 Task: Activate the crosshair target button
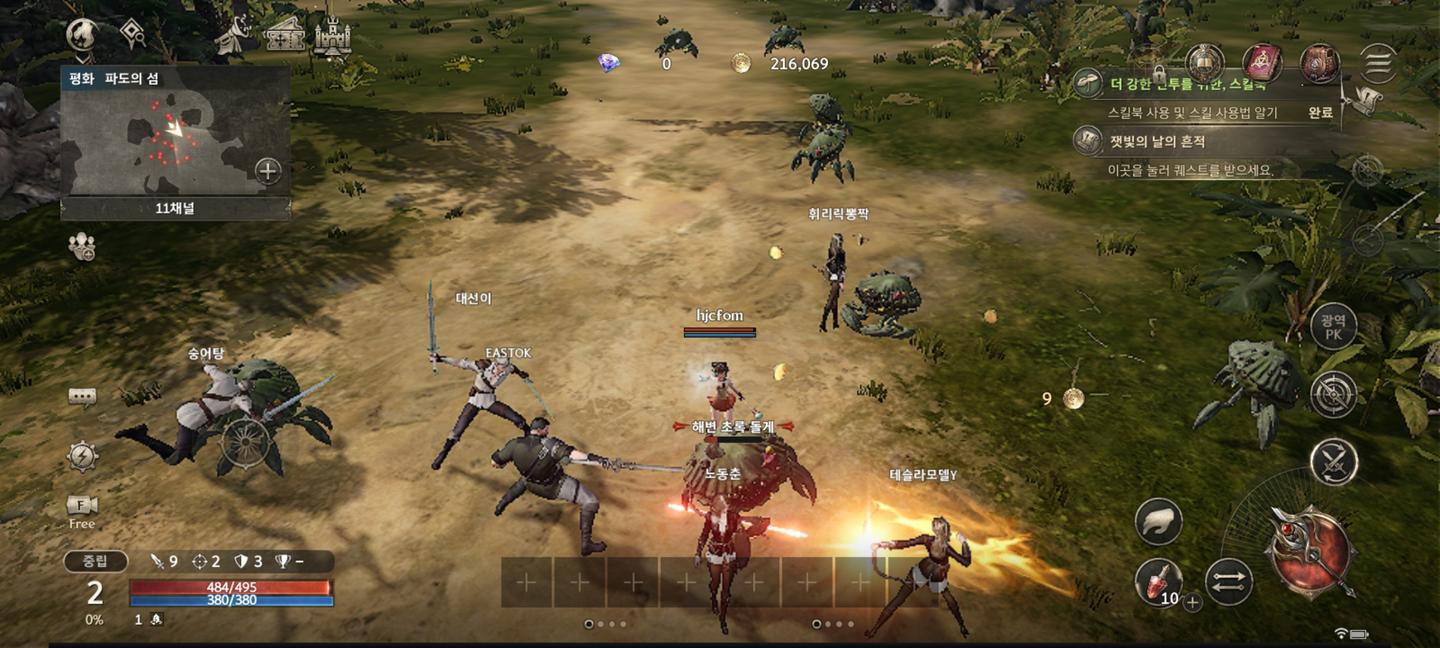[1333, 395]
